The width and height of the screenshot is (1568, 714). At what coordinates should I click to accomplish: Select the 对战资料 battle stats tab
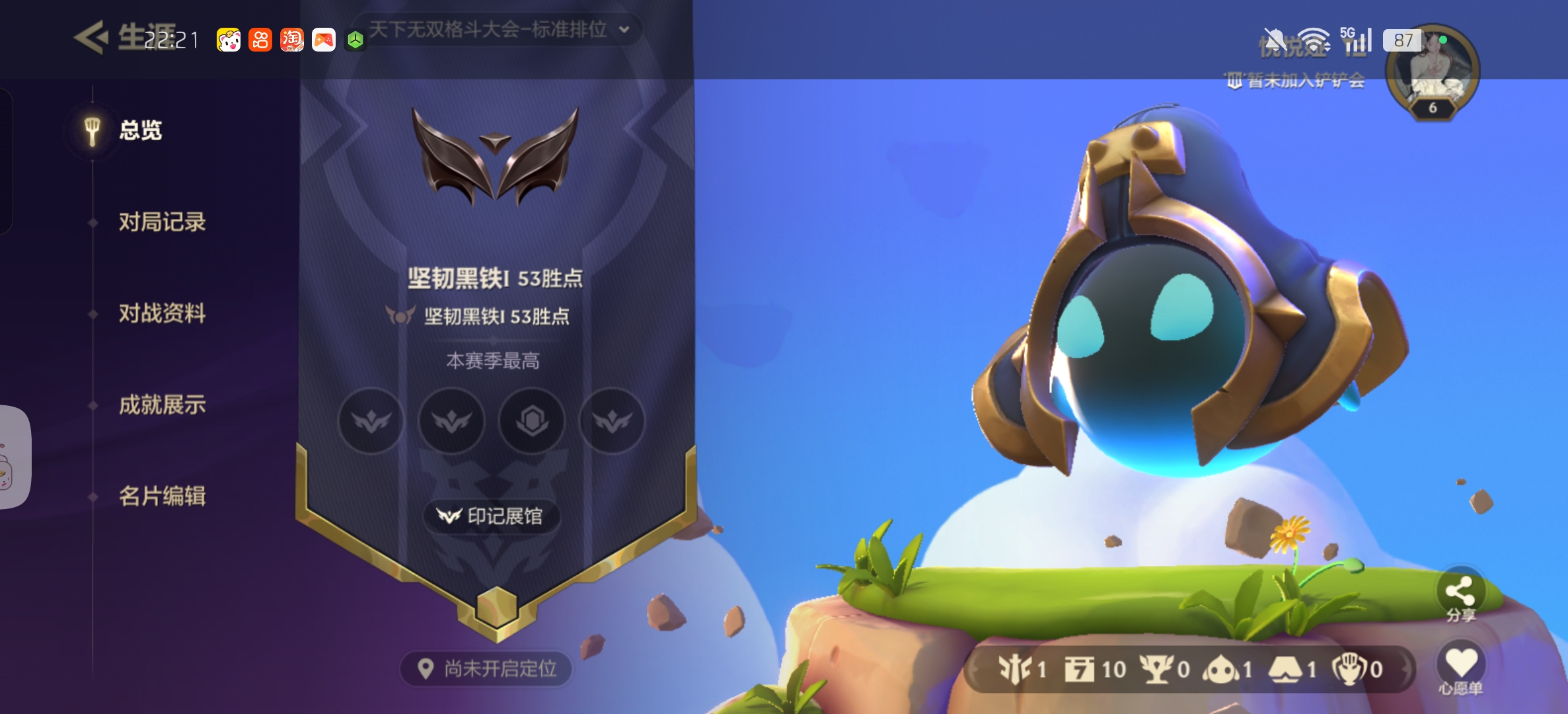162,313
